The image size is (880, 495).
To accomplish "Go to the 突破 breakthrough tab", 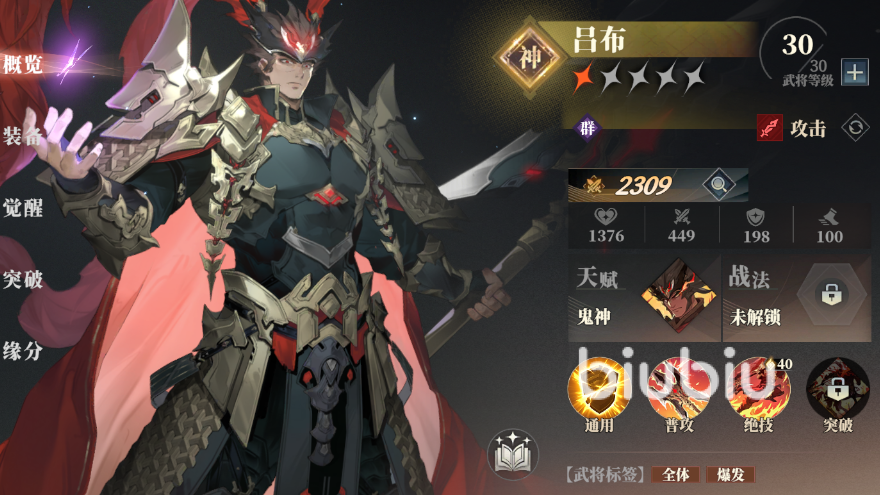I will 23,279.
